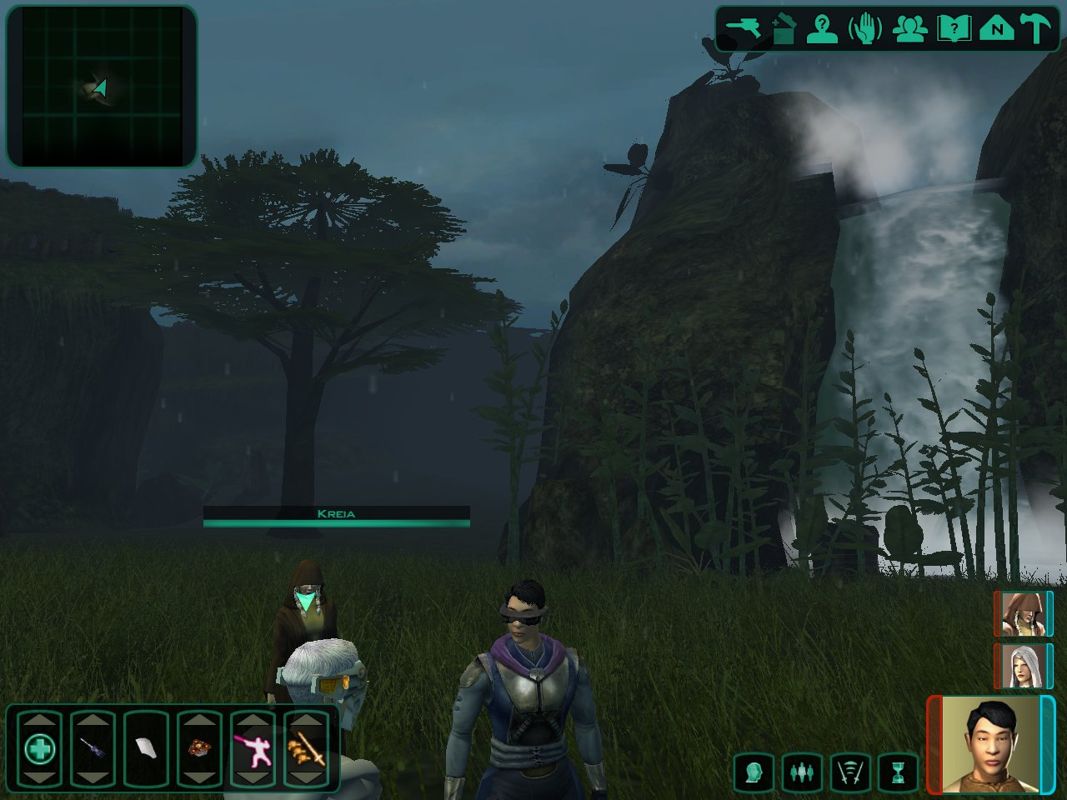
Task: Toggle the hourglass pause button
Action: (897, 772)
